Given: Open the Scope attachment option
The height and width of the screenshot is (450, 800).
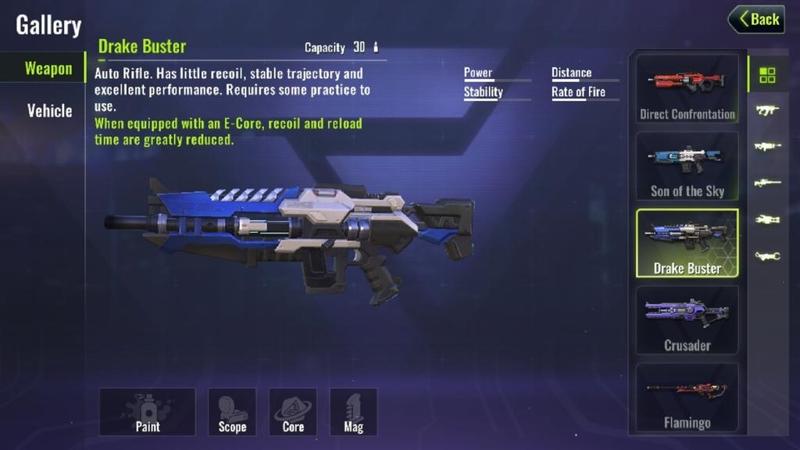Looking at the screenshot, I should [232, 411].
